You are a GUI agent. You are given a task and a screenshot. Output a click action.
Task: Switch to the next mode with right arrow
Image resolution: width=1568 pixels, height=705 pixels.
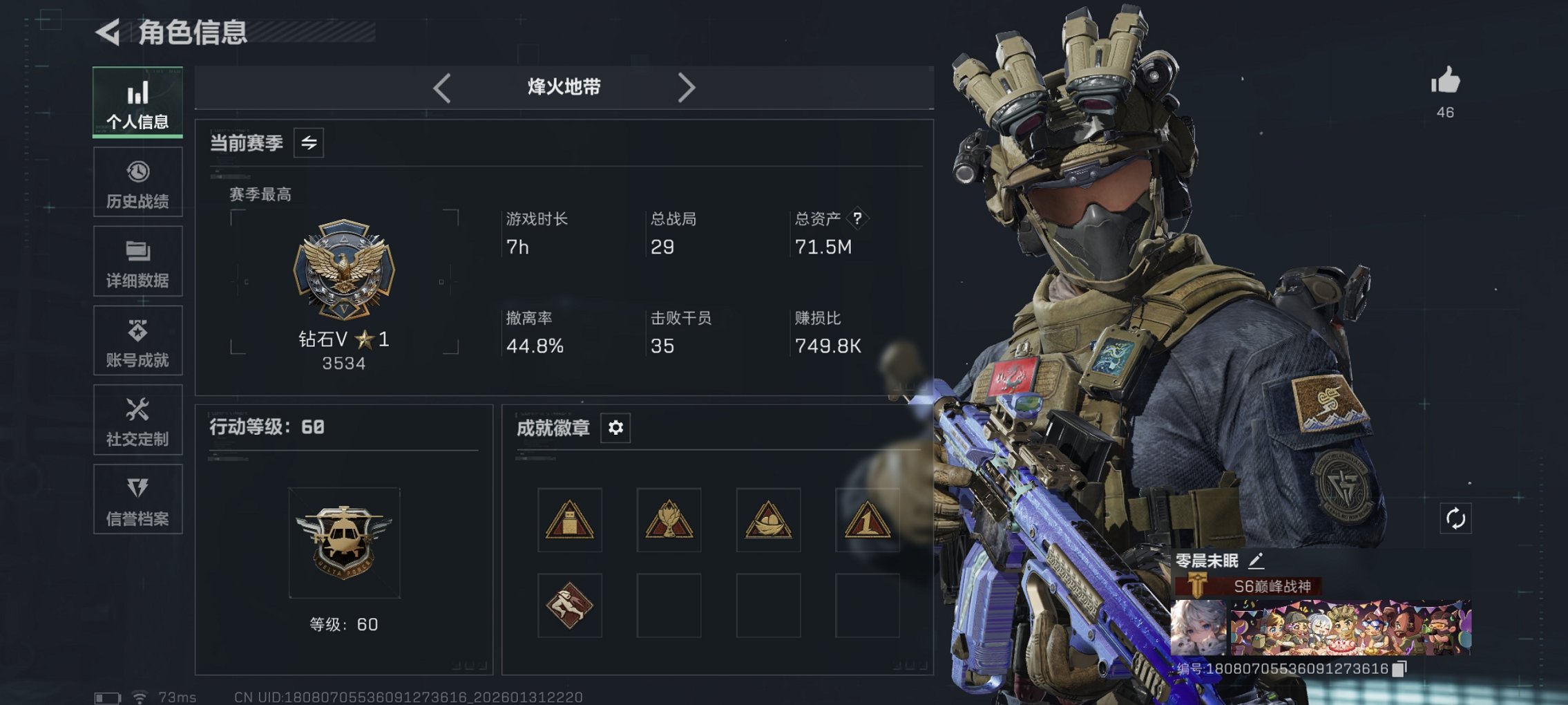(687, 87)
